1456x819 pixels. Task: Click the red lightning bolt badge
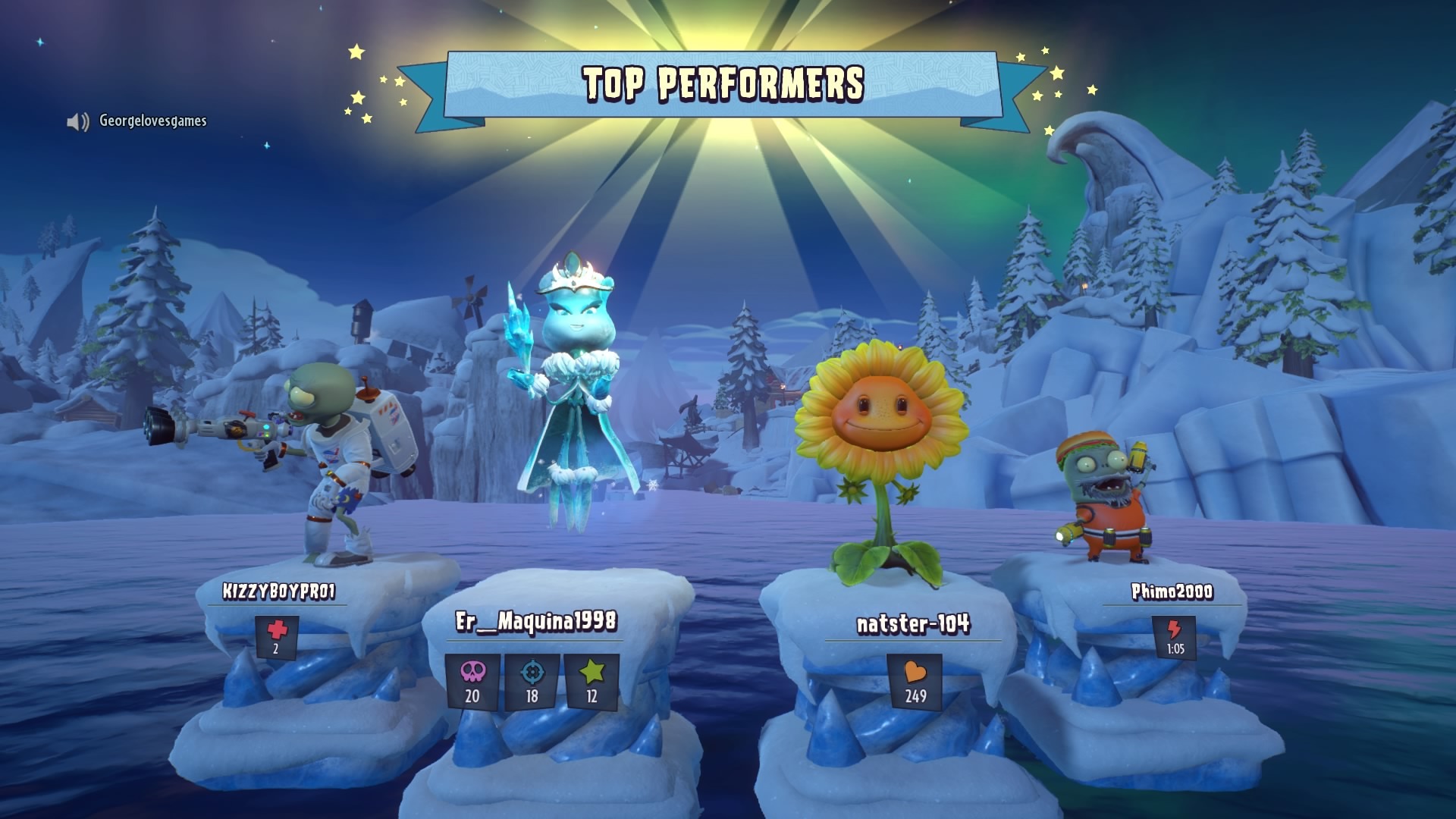1175,637
